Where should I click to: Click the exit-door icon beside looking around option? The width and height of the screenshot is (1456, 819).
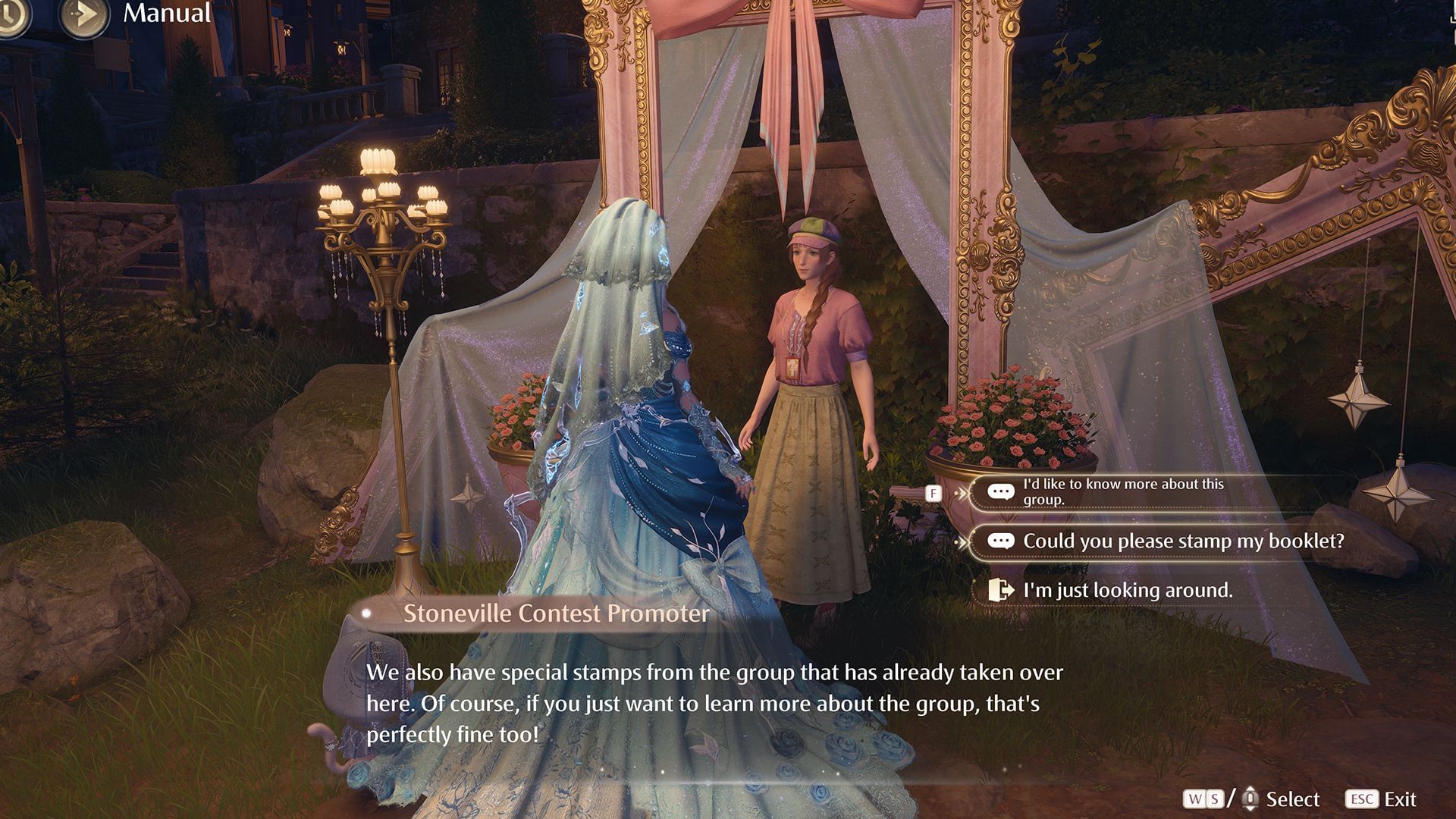(1001, 590)
